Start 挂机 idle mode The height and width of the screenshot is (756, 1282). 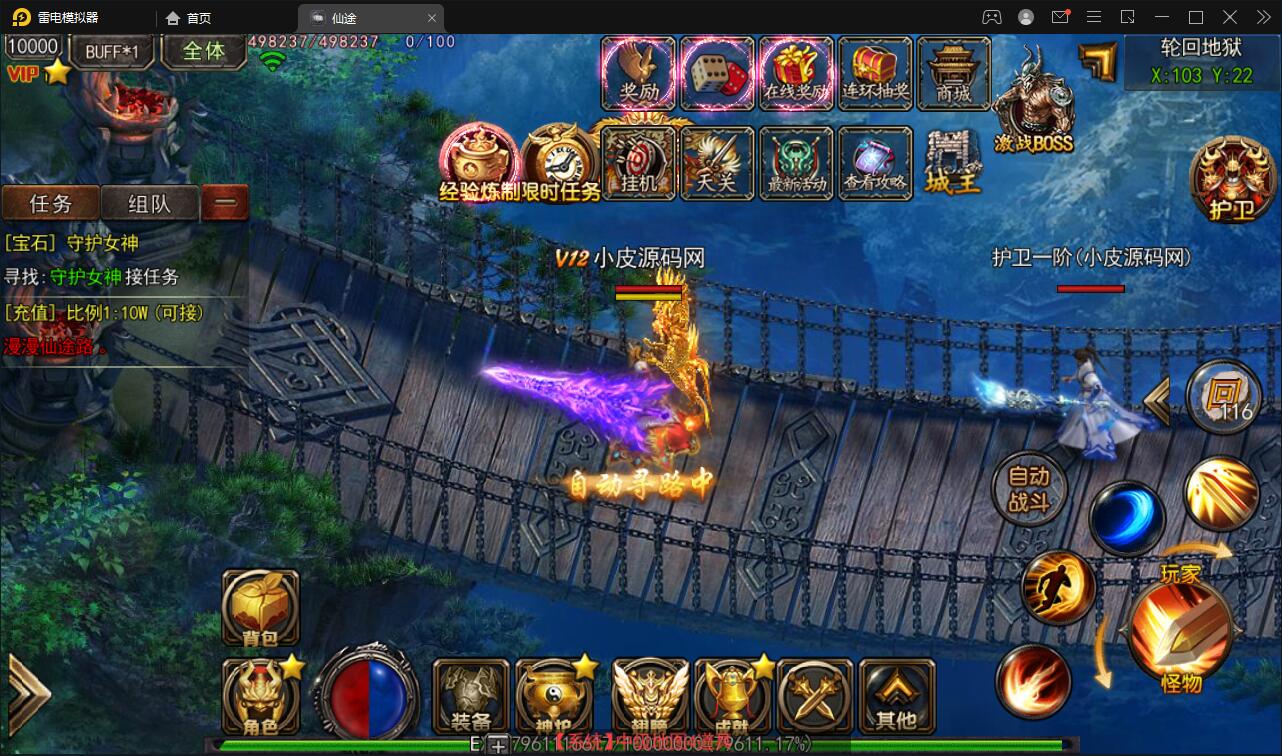[638, 162]
